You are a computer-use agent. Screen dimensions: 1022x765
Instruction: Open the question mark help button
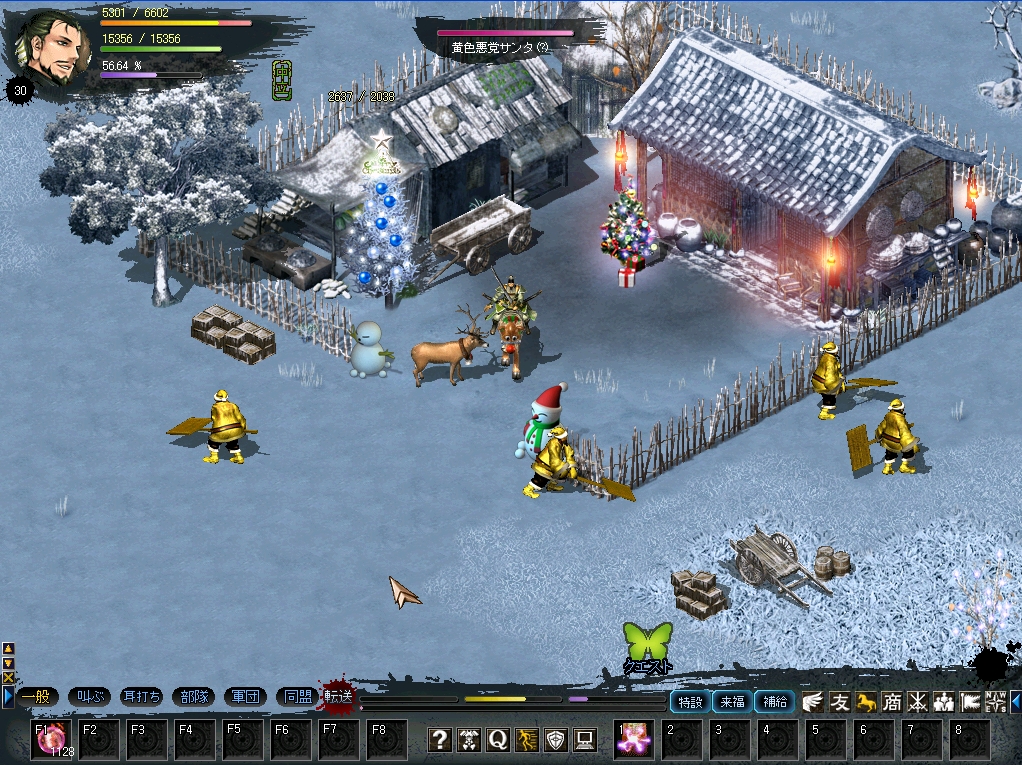tap(440, 740)
